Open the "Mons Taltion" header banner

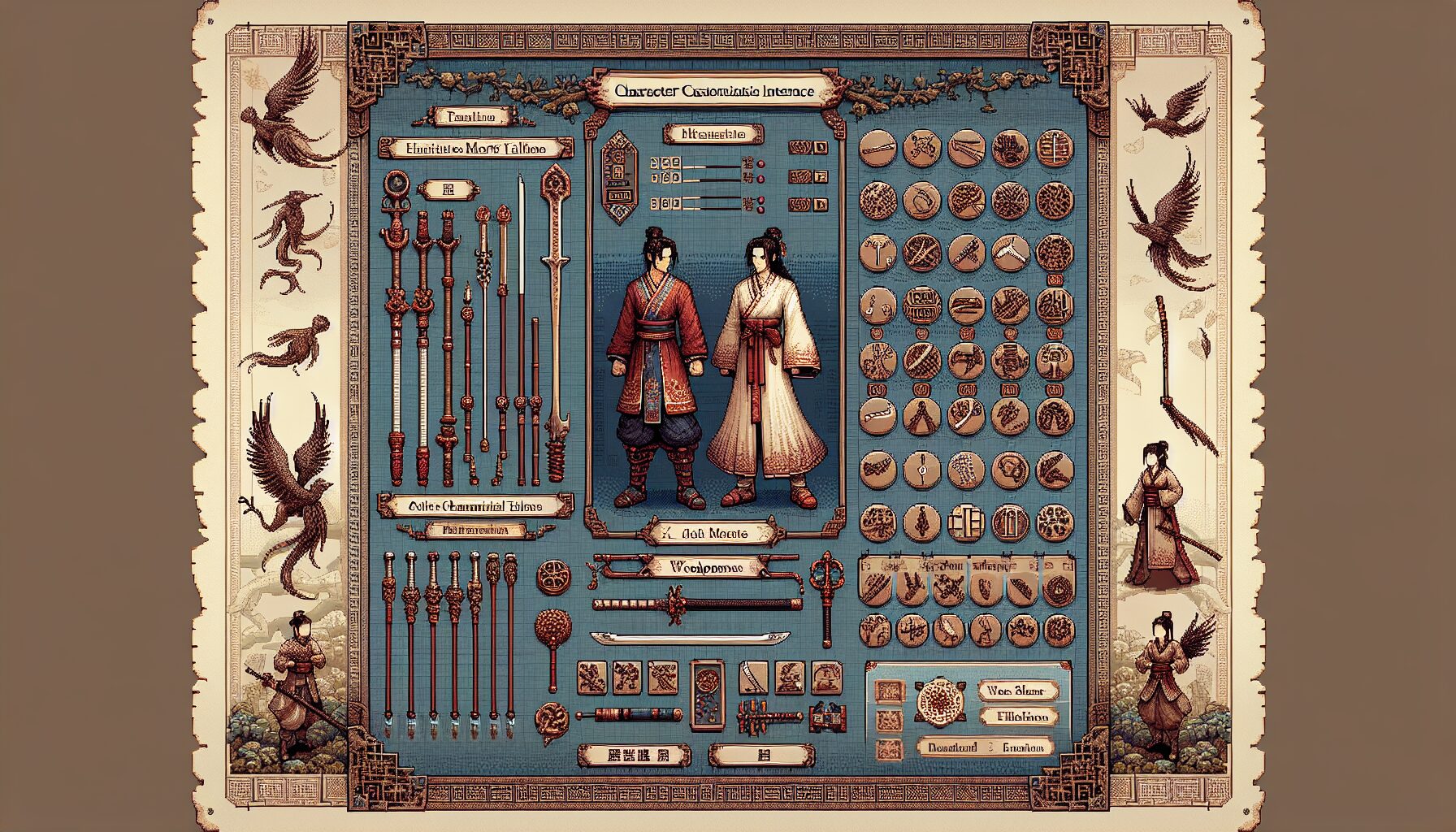point(477,148)
